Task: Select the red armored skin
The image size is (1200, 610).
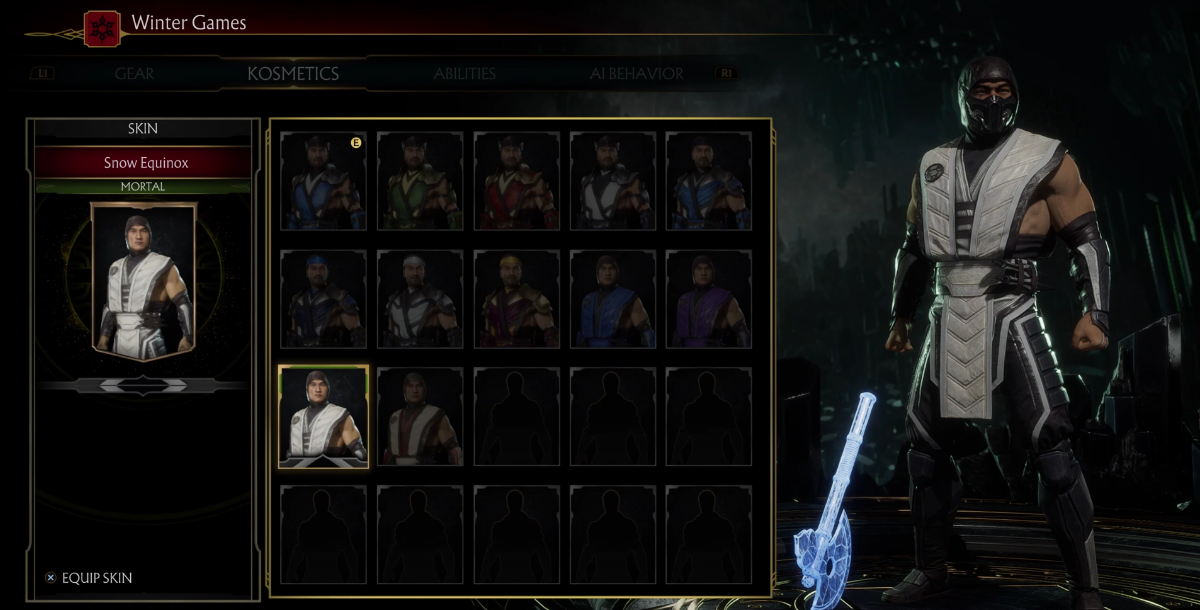Action: [517, 182]
